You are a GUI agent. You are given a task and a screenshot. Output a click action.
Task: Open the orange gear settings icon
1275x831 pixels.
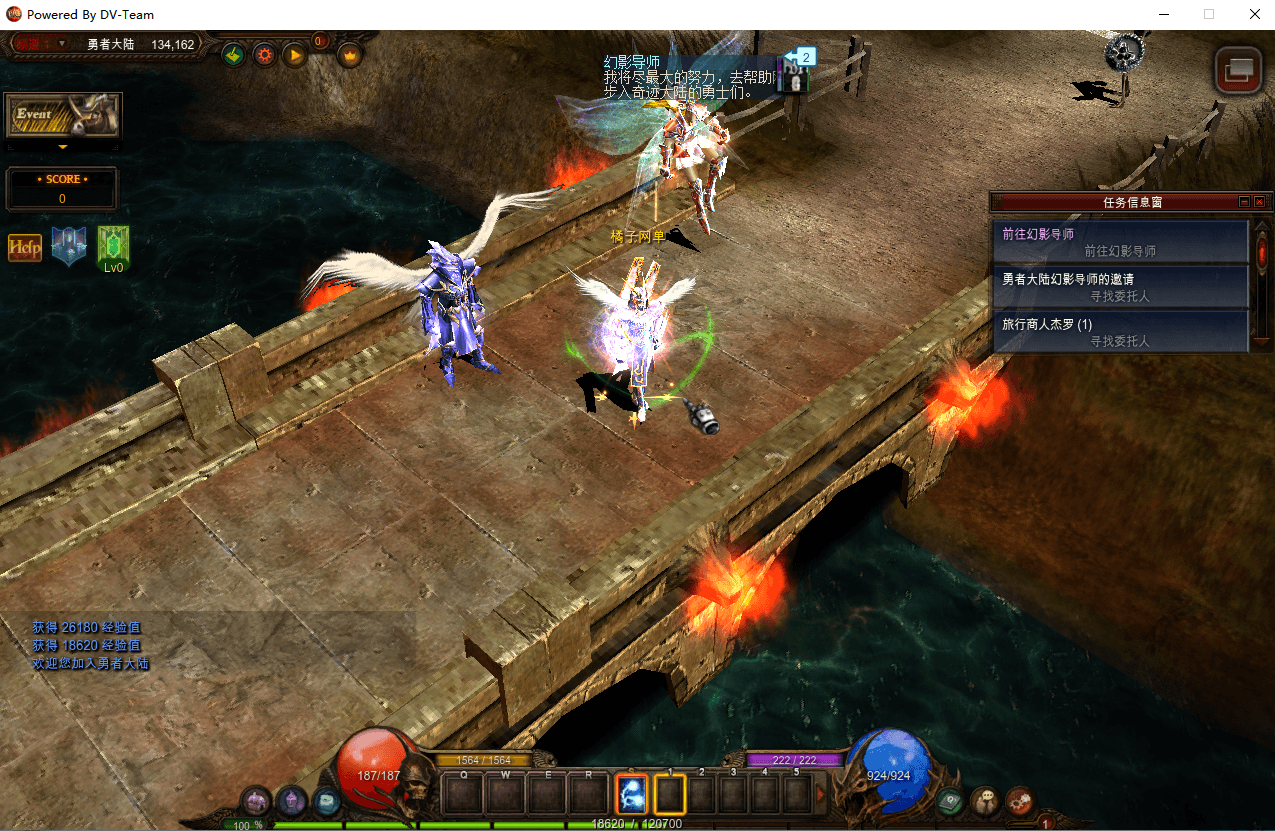pos(264,55)
